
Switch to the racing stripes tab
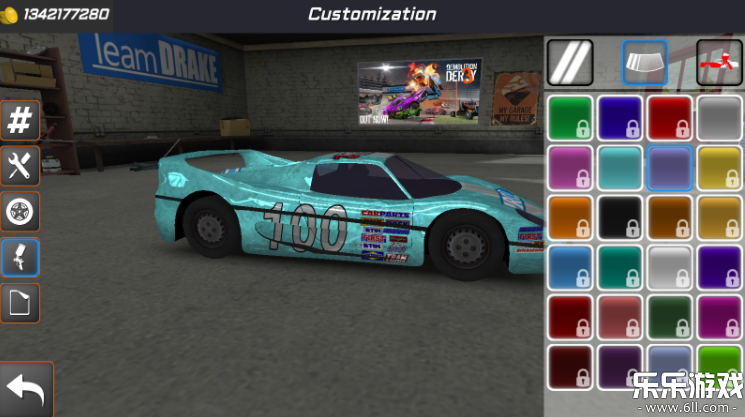[570, 62]
